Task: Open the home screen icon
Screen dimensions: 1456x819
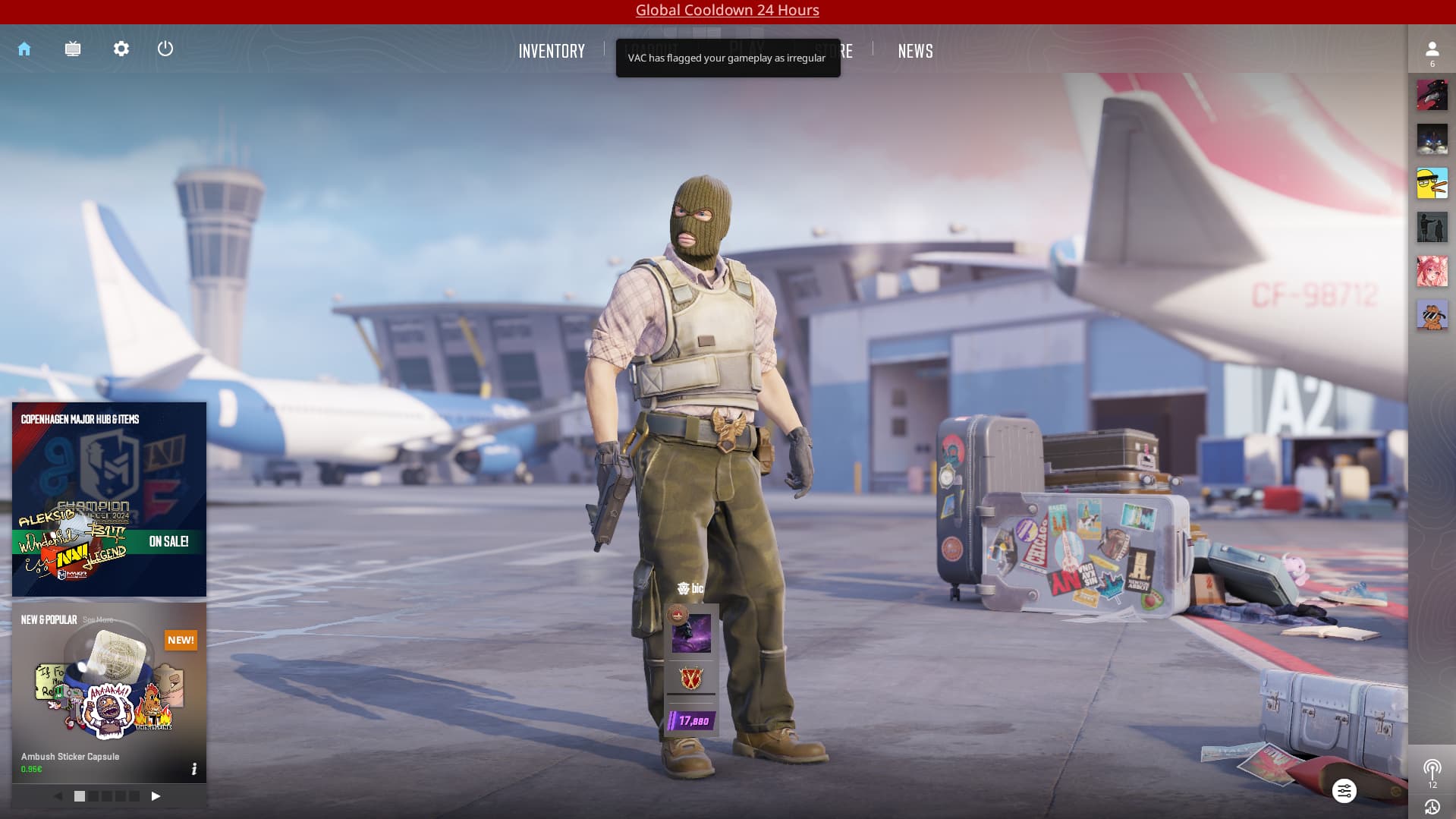Action: click(x=25, y=49)
